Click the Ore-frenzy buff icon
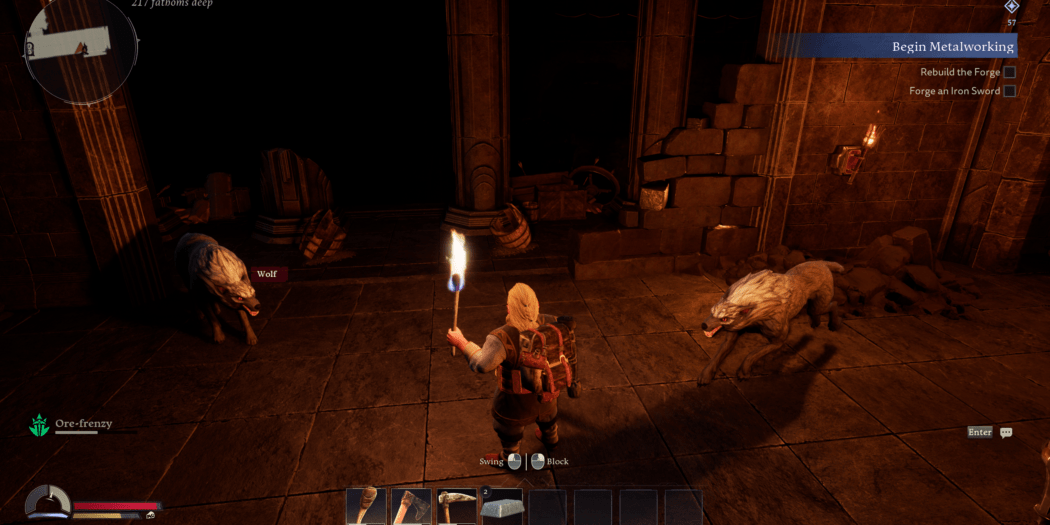Screen dimensions: 1050x525 pos(39,426)
